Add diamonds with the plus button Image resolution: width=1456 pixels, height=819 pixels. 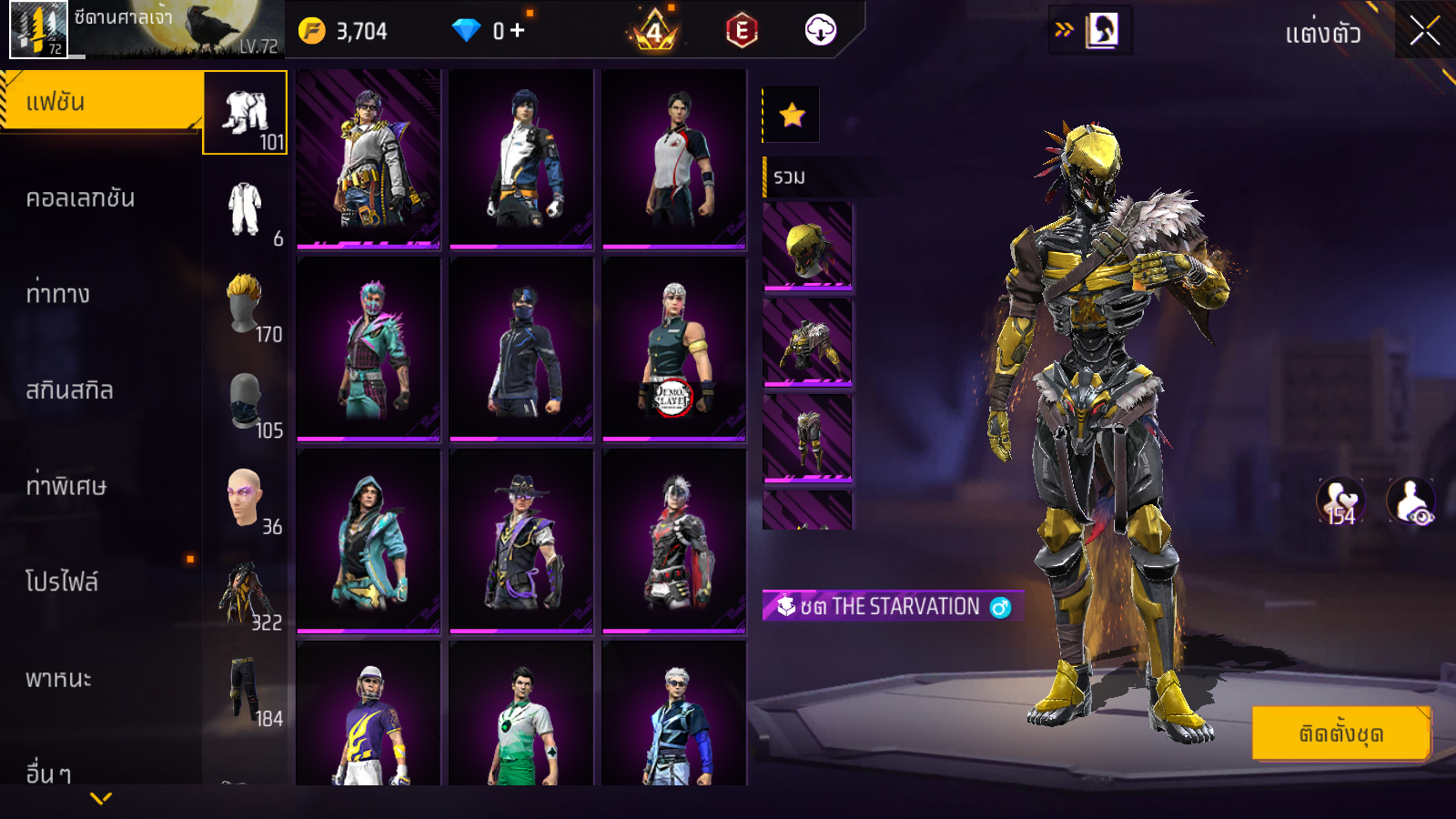click(x=518, y=31)
